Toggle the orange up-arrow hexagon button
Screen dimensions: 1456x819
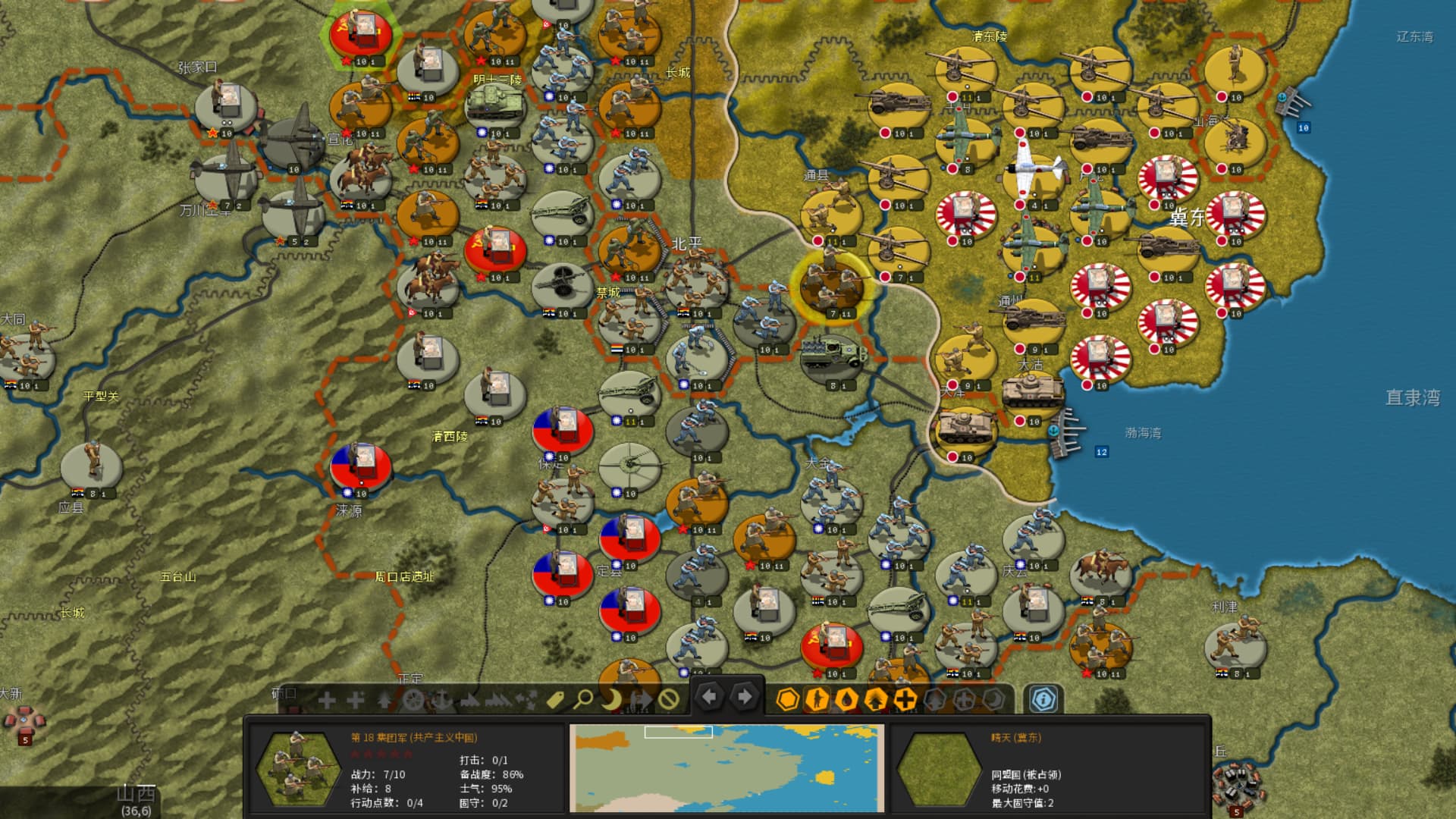coord(876,699)
